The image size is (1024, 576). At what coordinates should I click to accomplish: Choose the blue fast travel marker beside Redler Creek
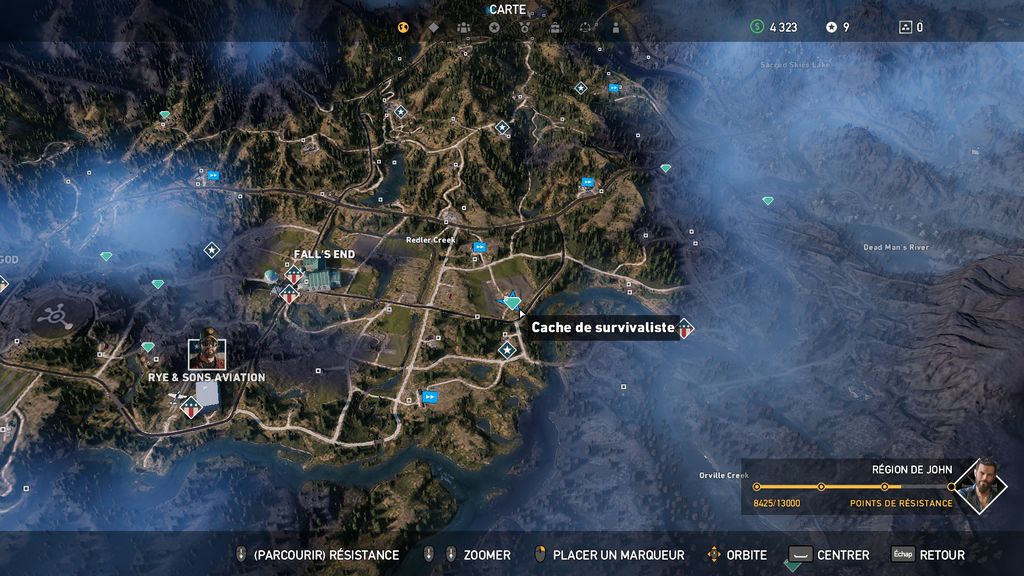[480, 247]
